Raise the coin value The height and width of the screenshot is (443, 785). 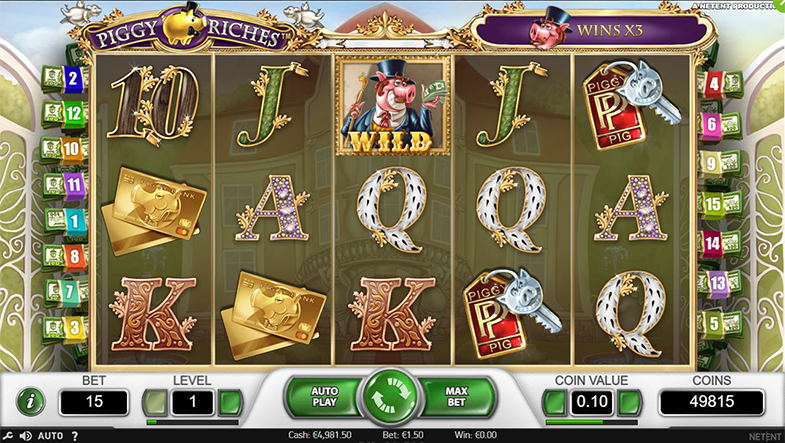point(629,403)
